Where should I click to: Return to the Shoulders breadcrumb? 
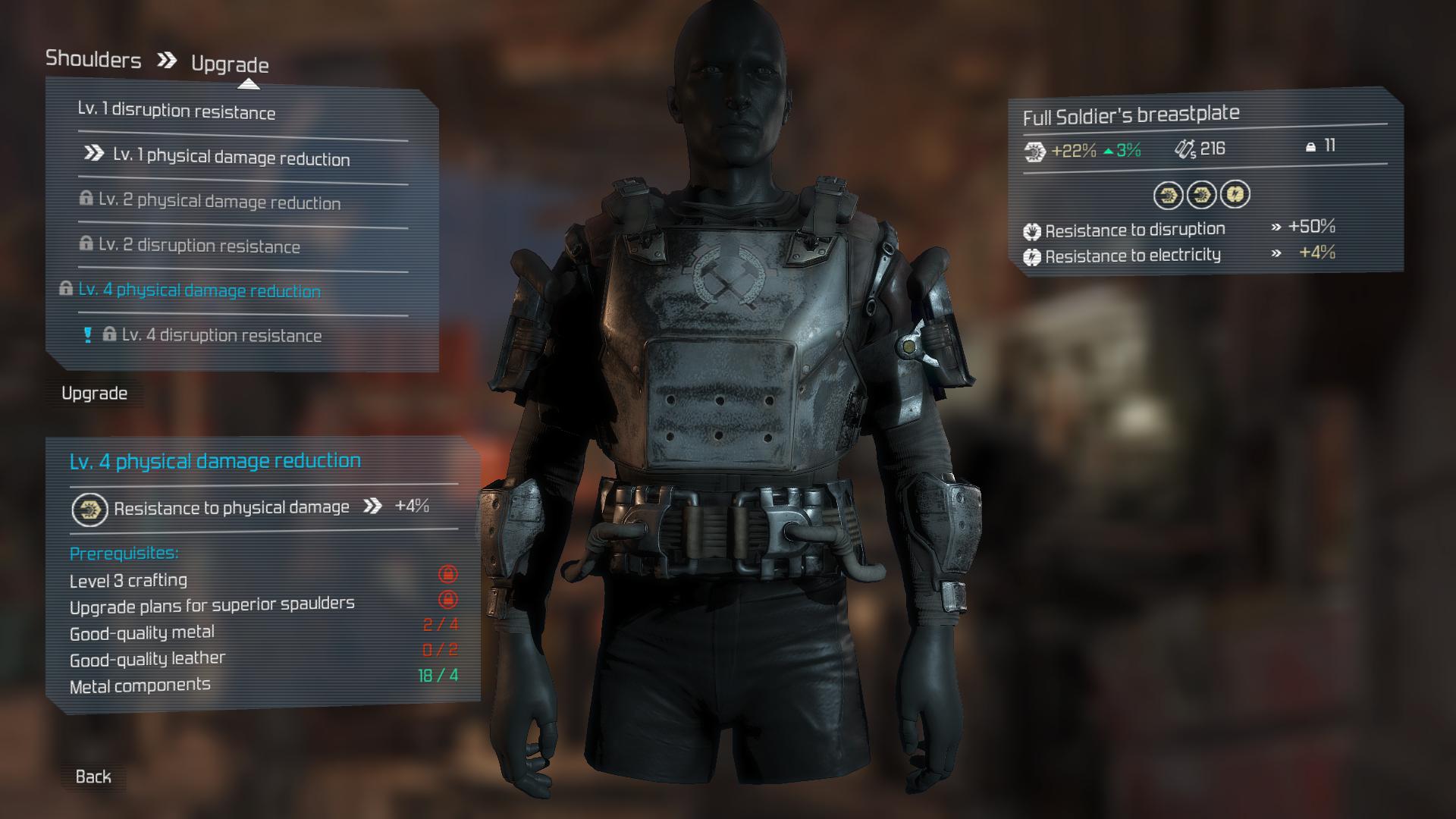coord(93,59)
